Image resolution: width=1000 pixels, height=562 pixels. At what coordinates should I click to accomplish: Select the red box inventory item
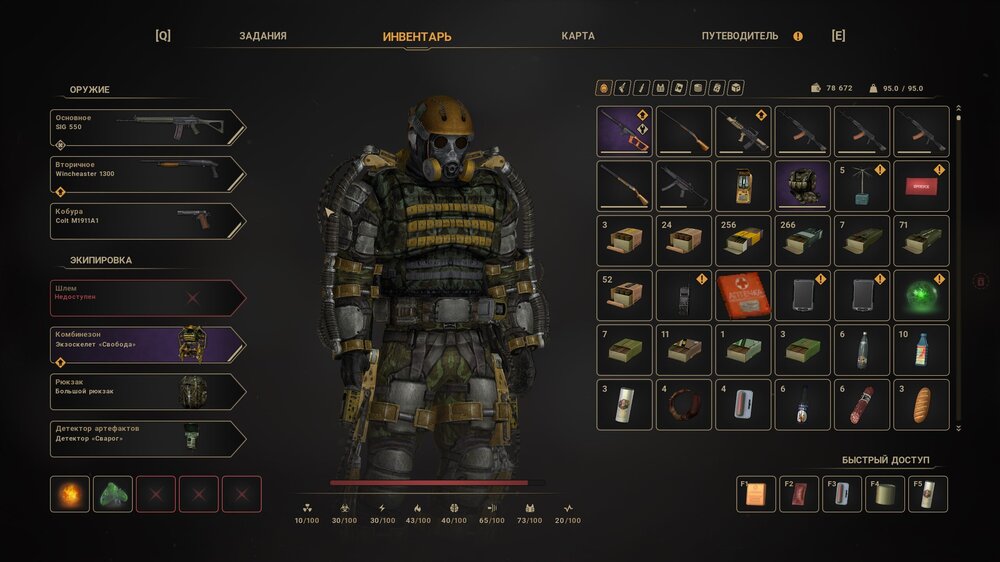(x=921, y=186)
